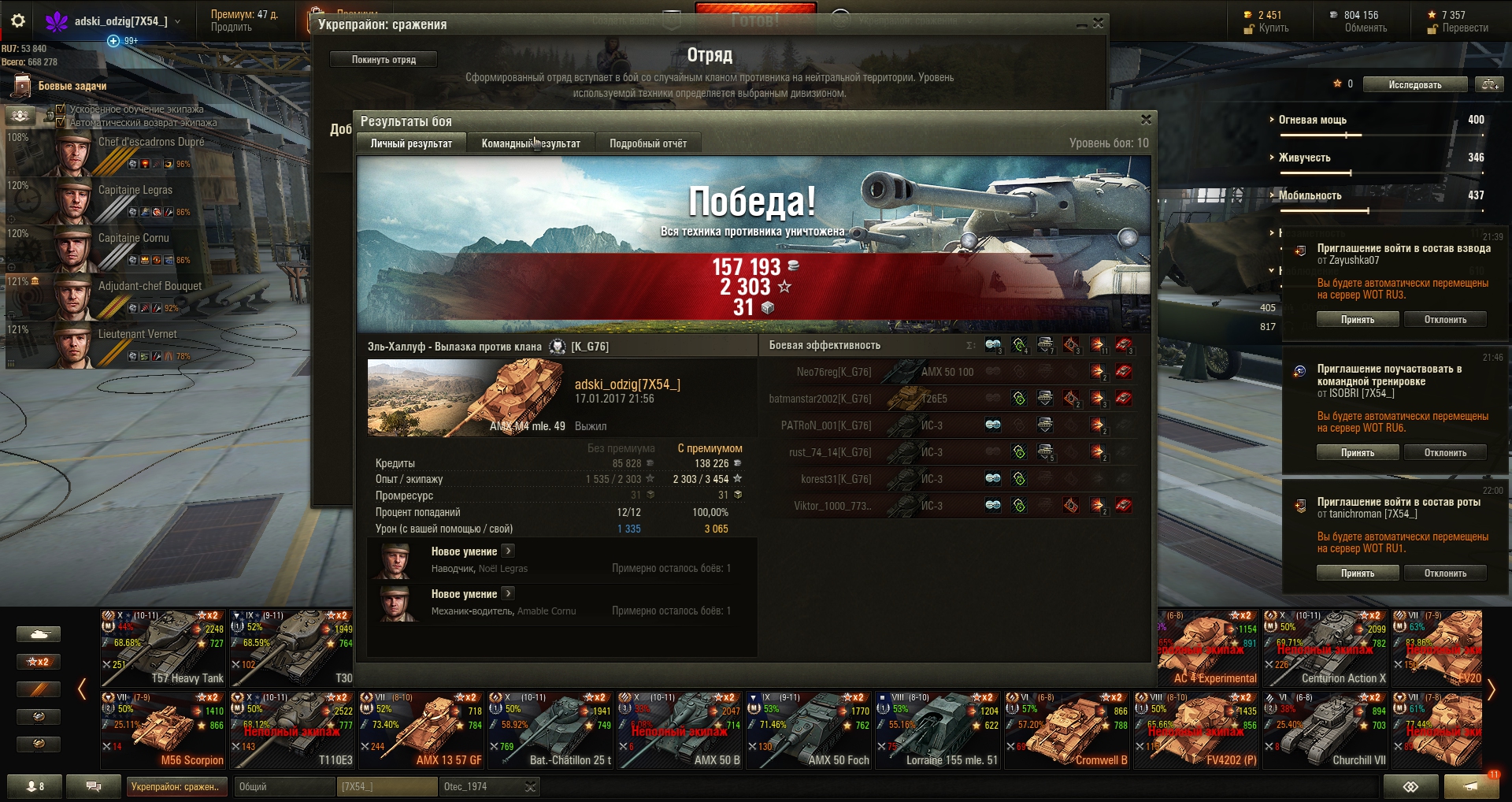The height and width of the screenshot is (802, 1512).
Task: Click the Покинуть отряд button
Action: click(384, 60)
